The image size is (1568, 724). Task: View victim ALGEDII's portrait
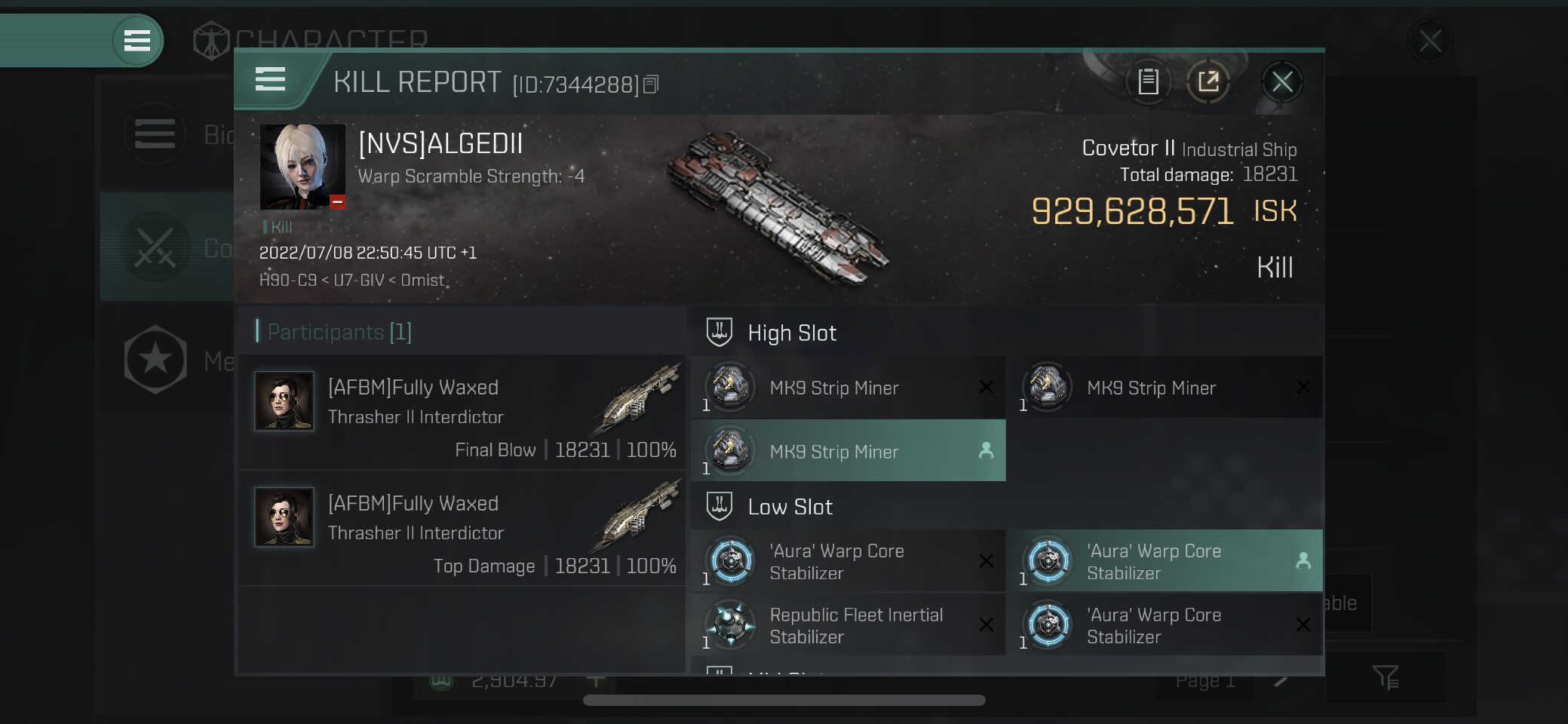[302, 167]
